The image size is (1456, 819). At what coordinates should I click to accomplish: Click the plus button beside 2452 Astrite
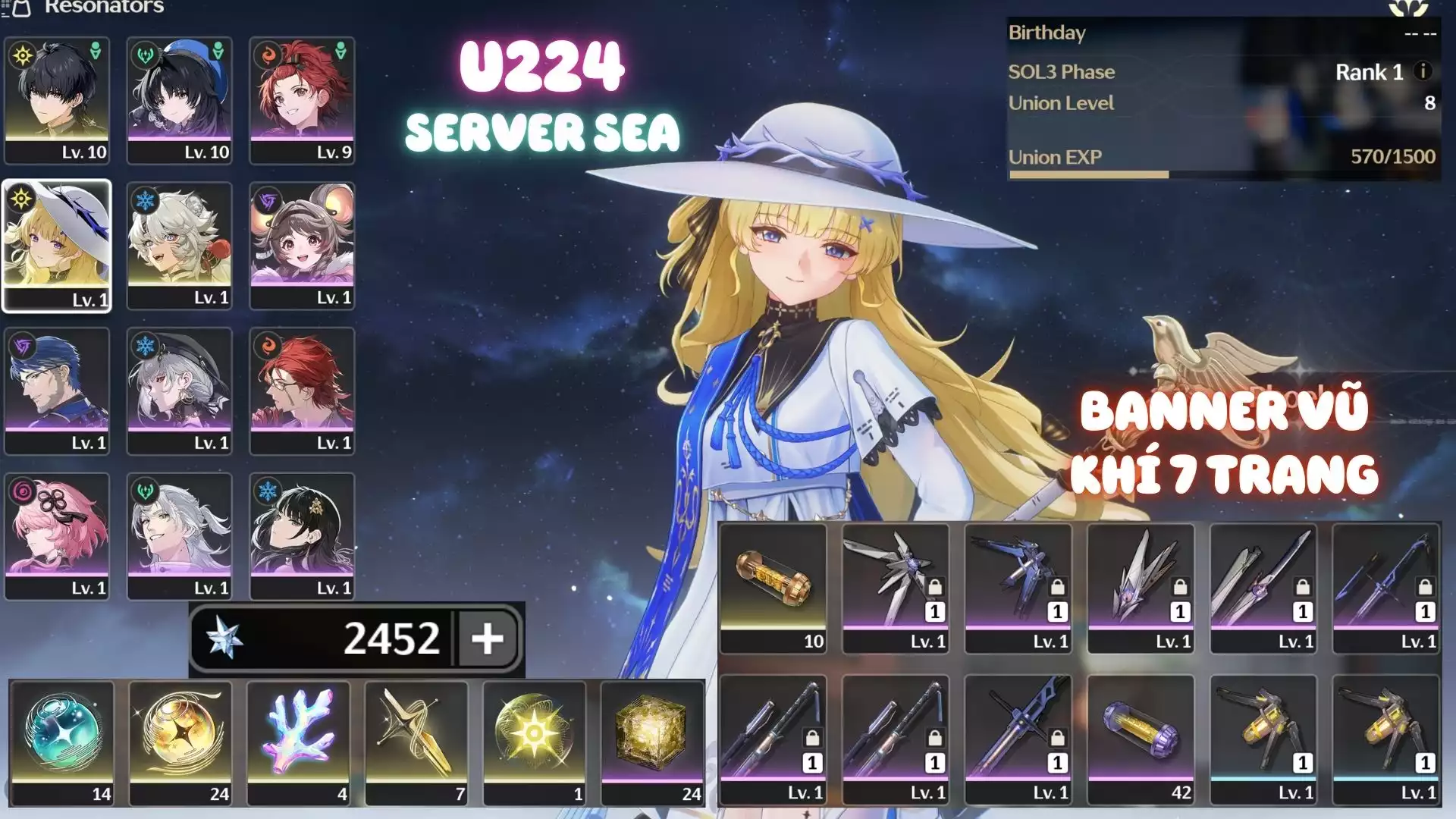point(487,639)
